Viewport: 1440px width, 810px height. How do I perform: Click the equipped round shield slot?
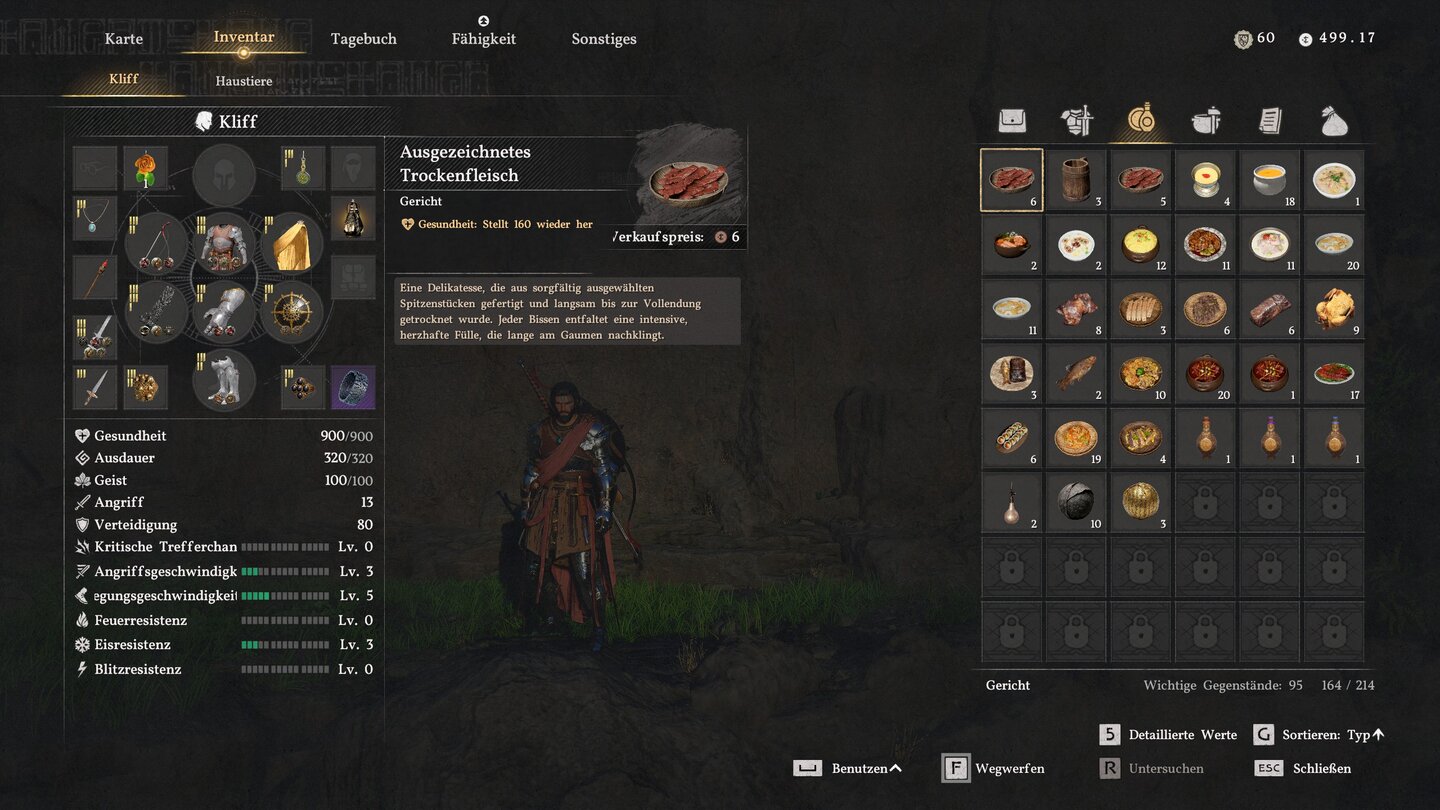(292, 312)
